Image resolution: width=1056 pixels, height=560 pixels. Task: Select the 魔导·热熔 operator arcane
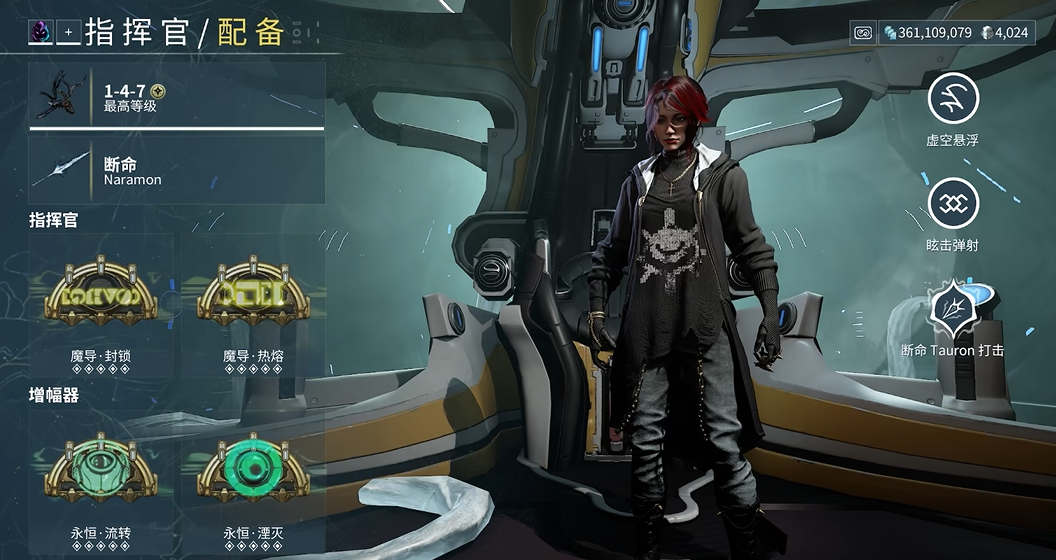(252, 294)
